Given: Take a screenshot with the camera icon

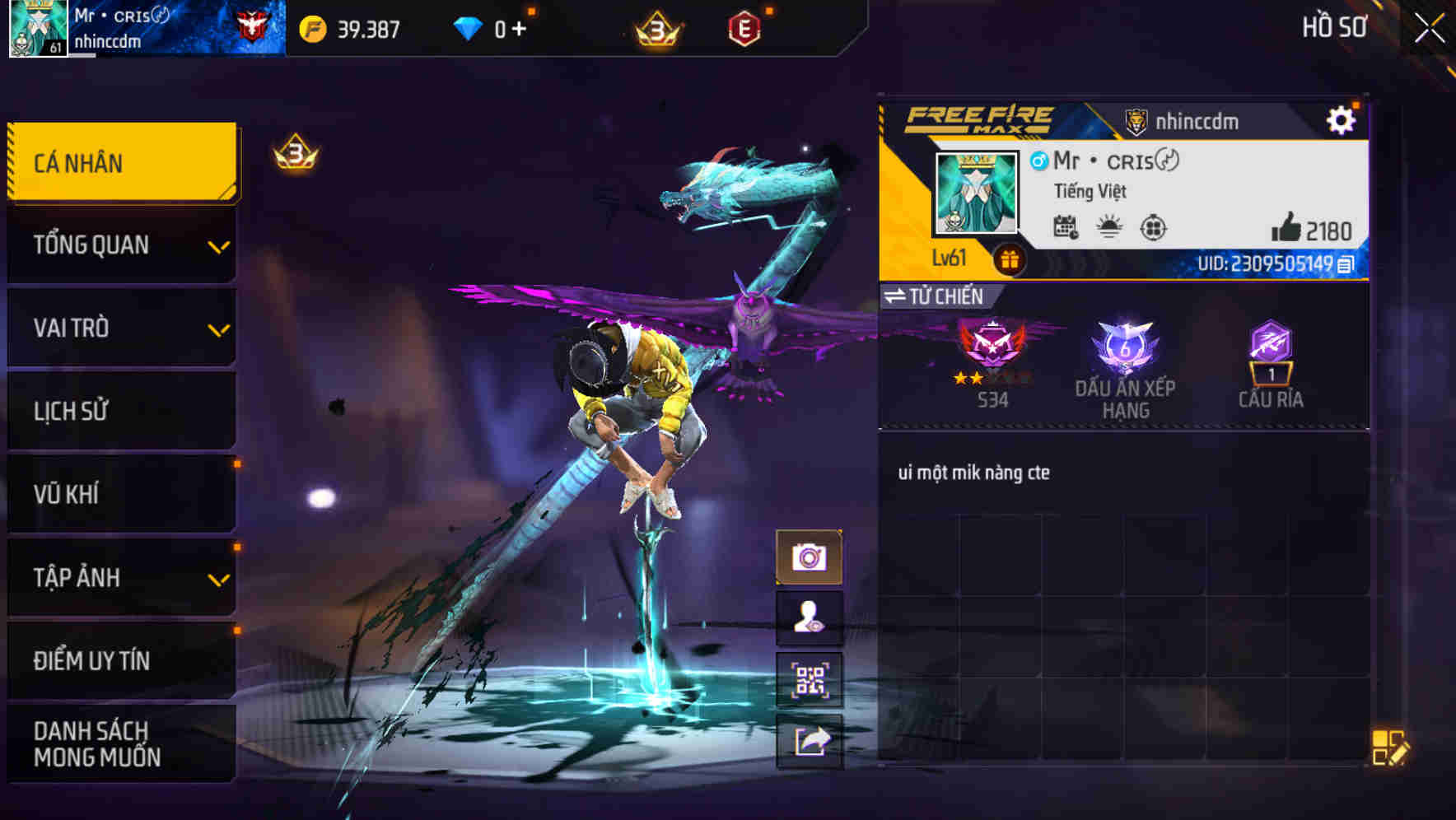Looking at the screenshot, I should point(810,557).
